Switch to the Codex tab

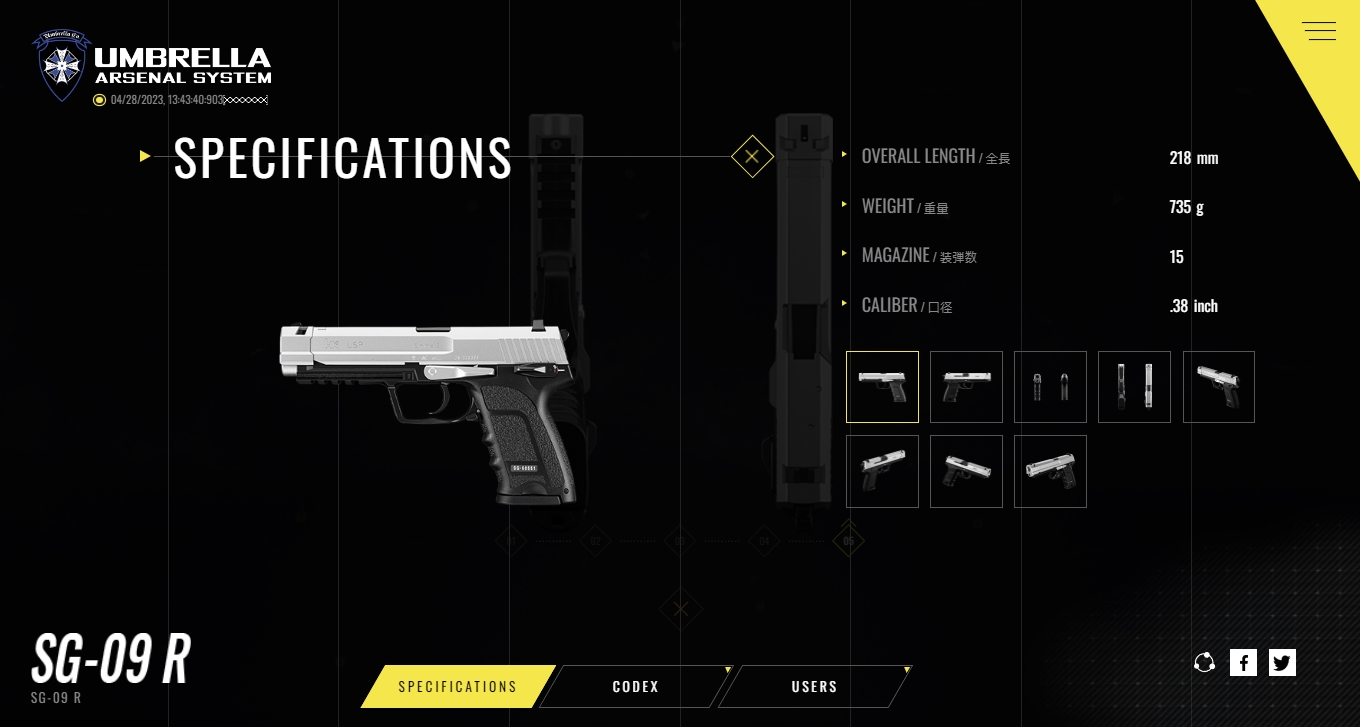[635, 687]
